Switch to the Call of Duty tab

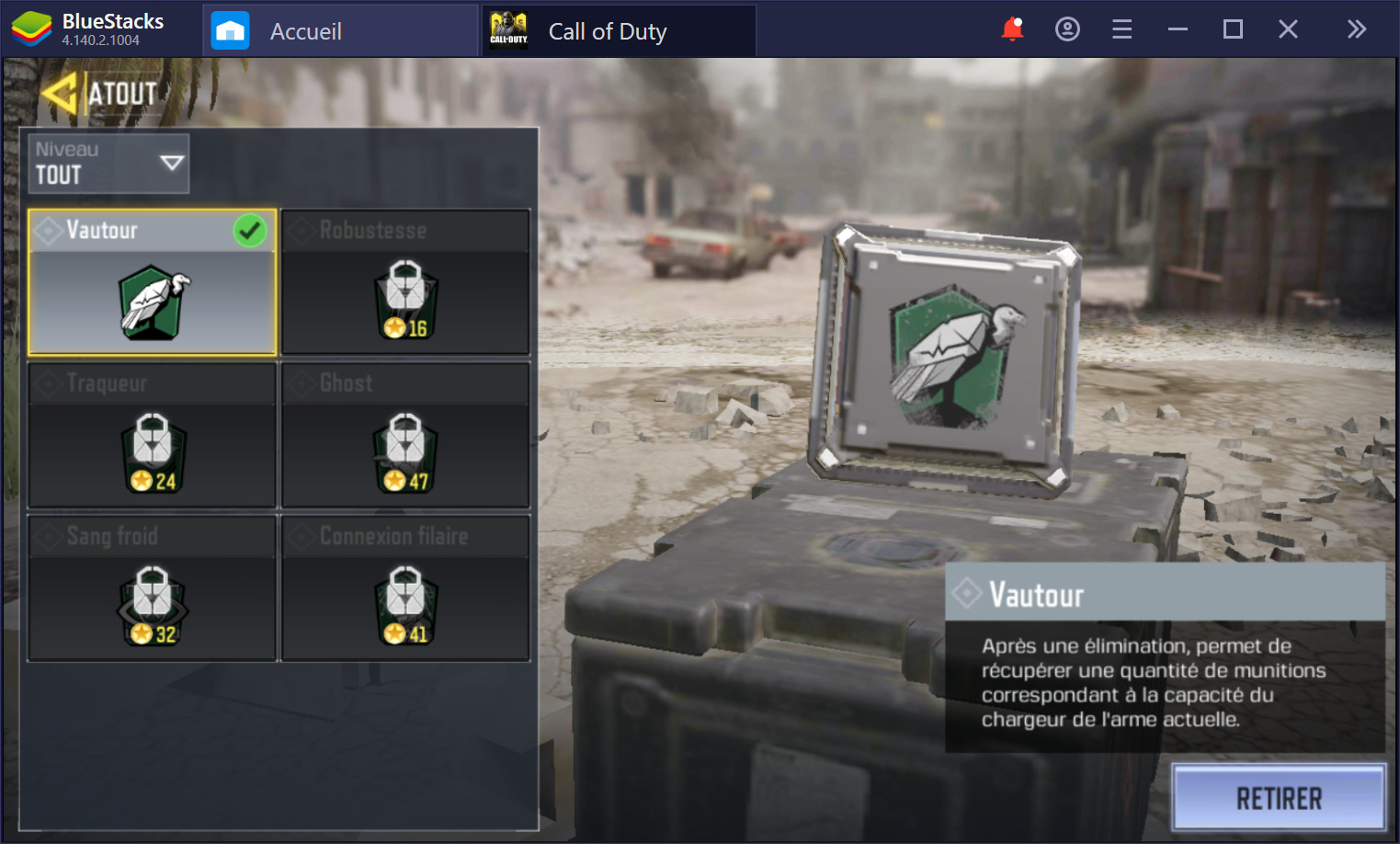607,30
